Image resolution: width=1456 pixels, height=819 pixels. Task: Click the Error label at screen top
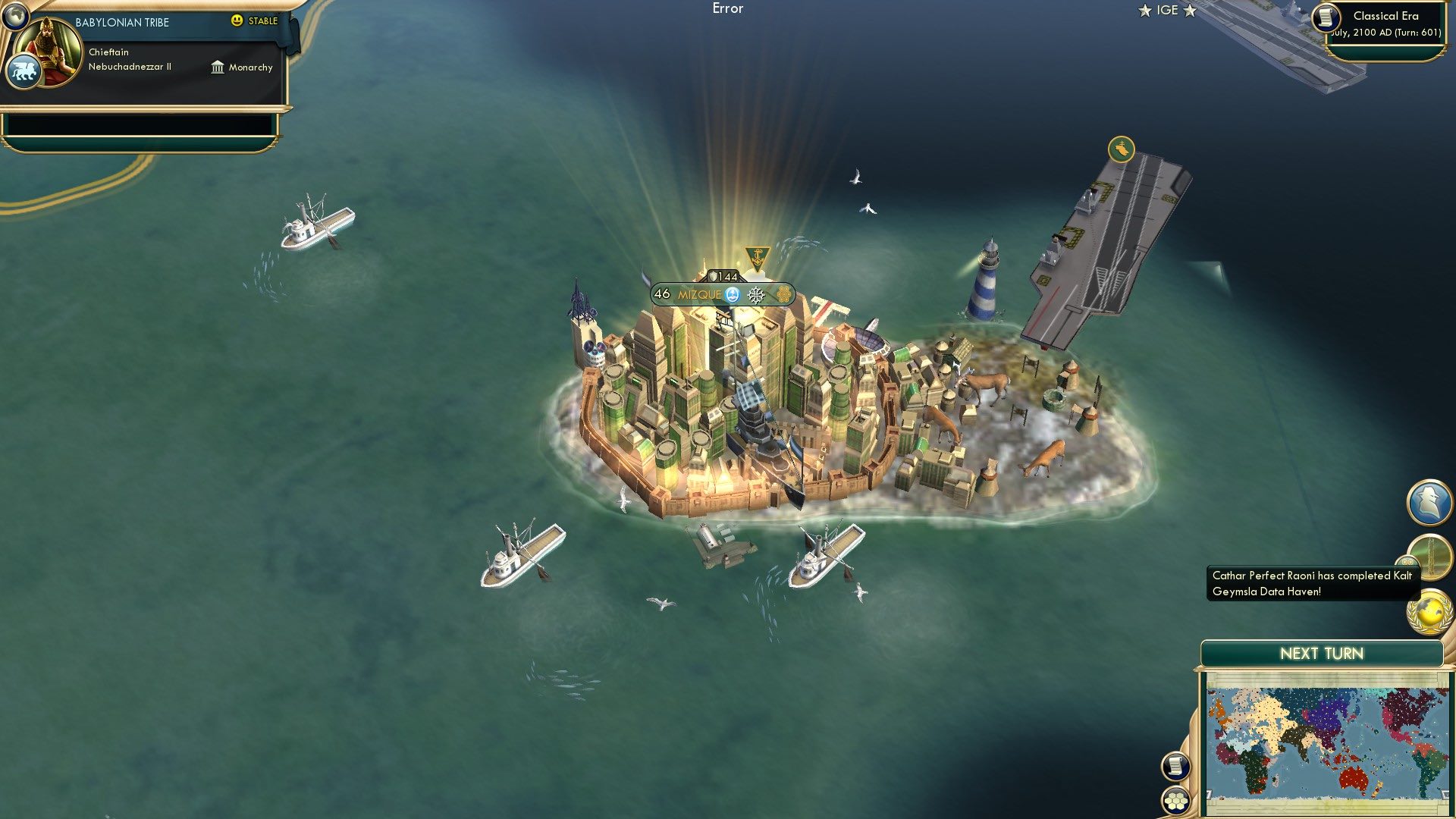(x=727, y=8)
